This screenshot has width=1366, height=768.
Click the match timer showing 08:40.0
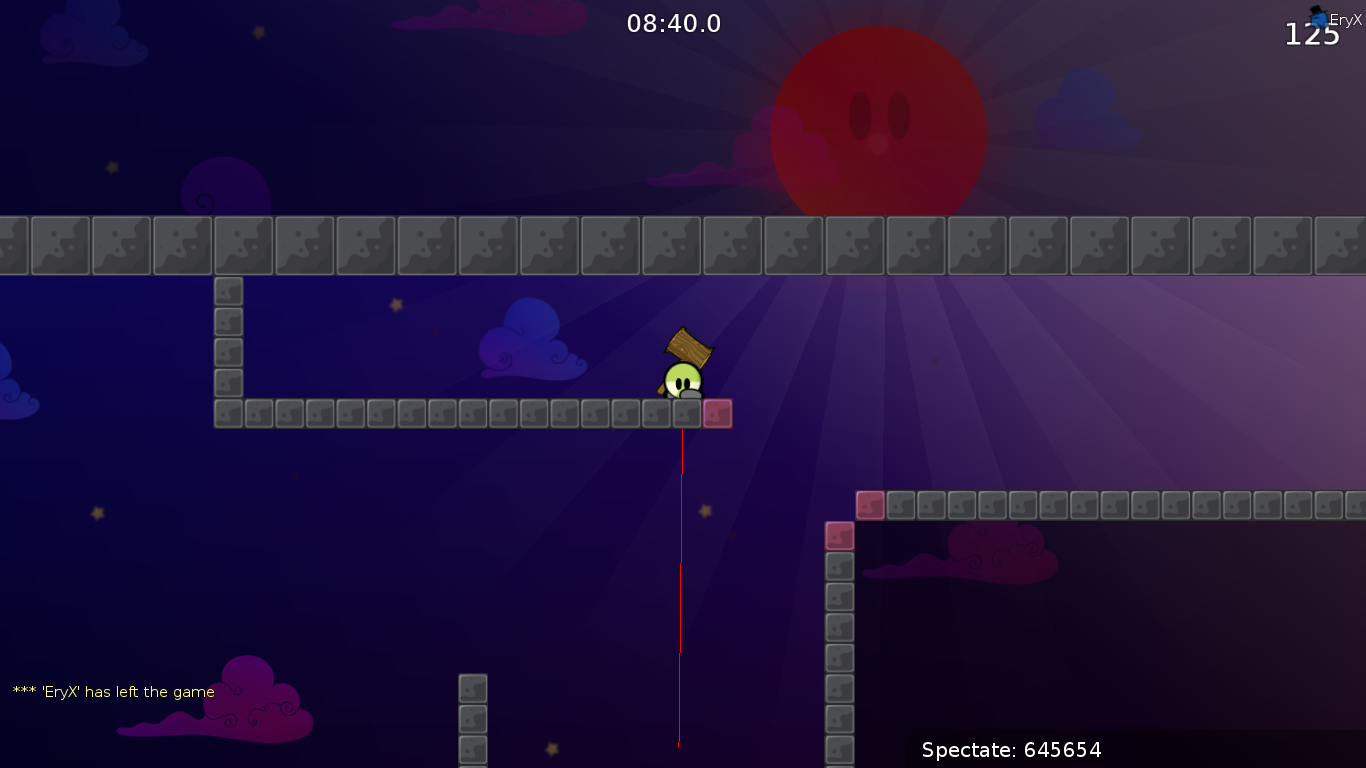[672, 23]
